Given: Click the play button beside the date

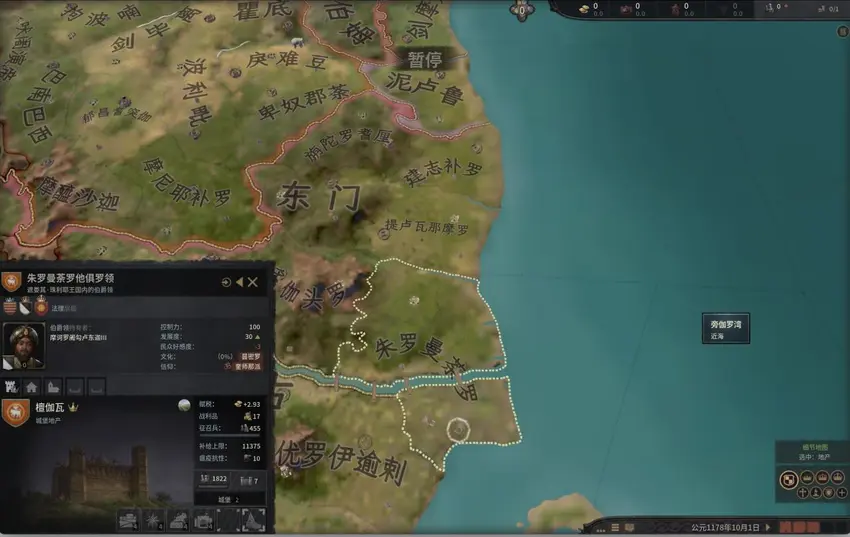Looking at the screenshot, I should [769, 526].
